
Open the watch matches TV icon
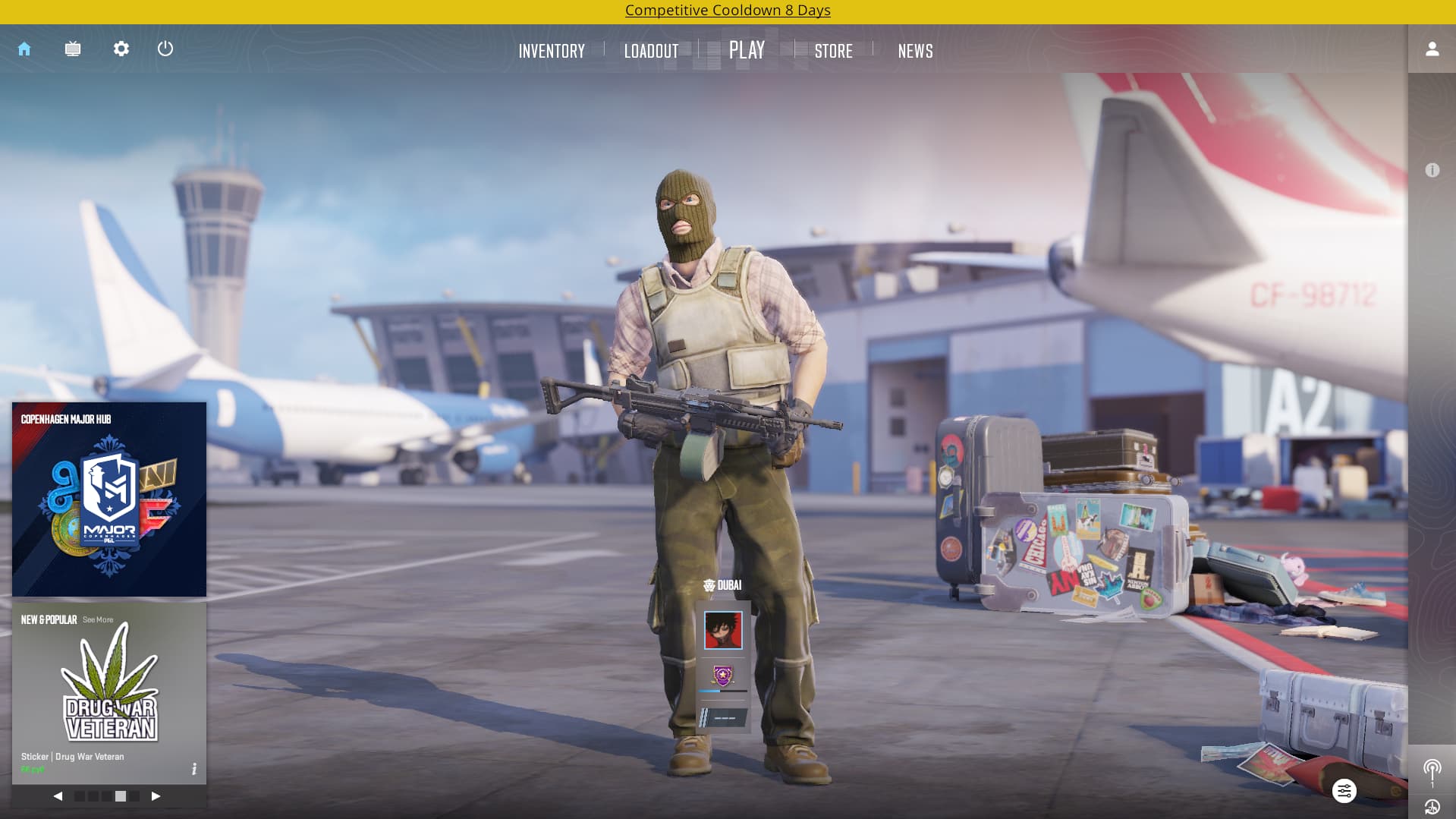(73, 49)
